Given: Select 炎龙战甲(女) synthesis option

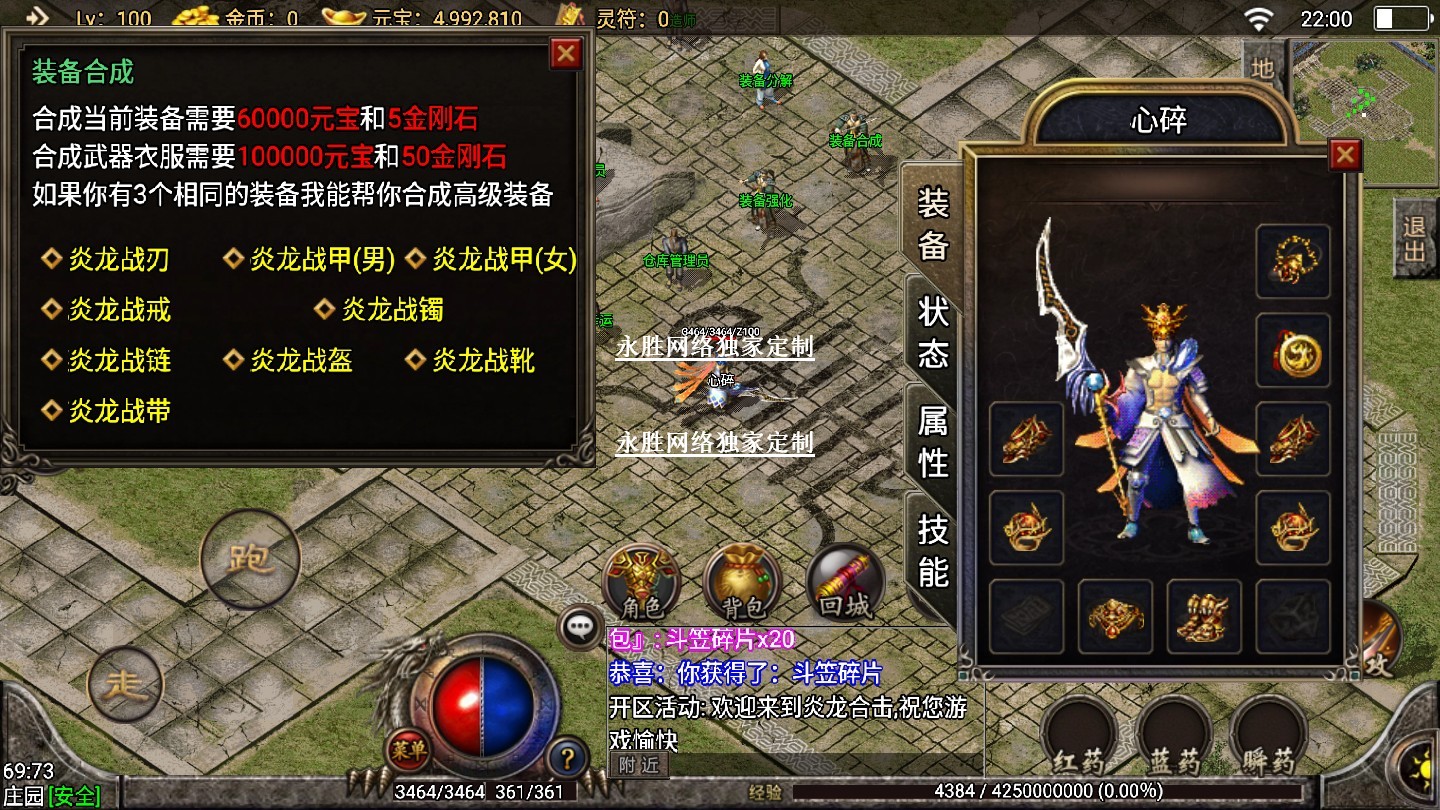Looking at the screenshot, I should (503, 260).
